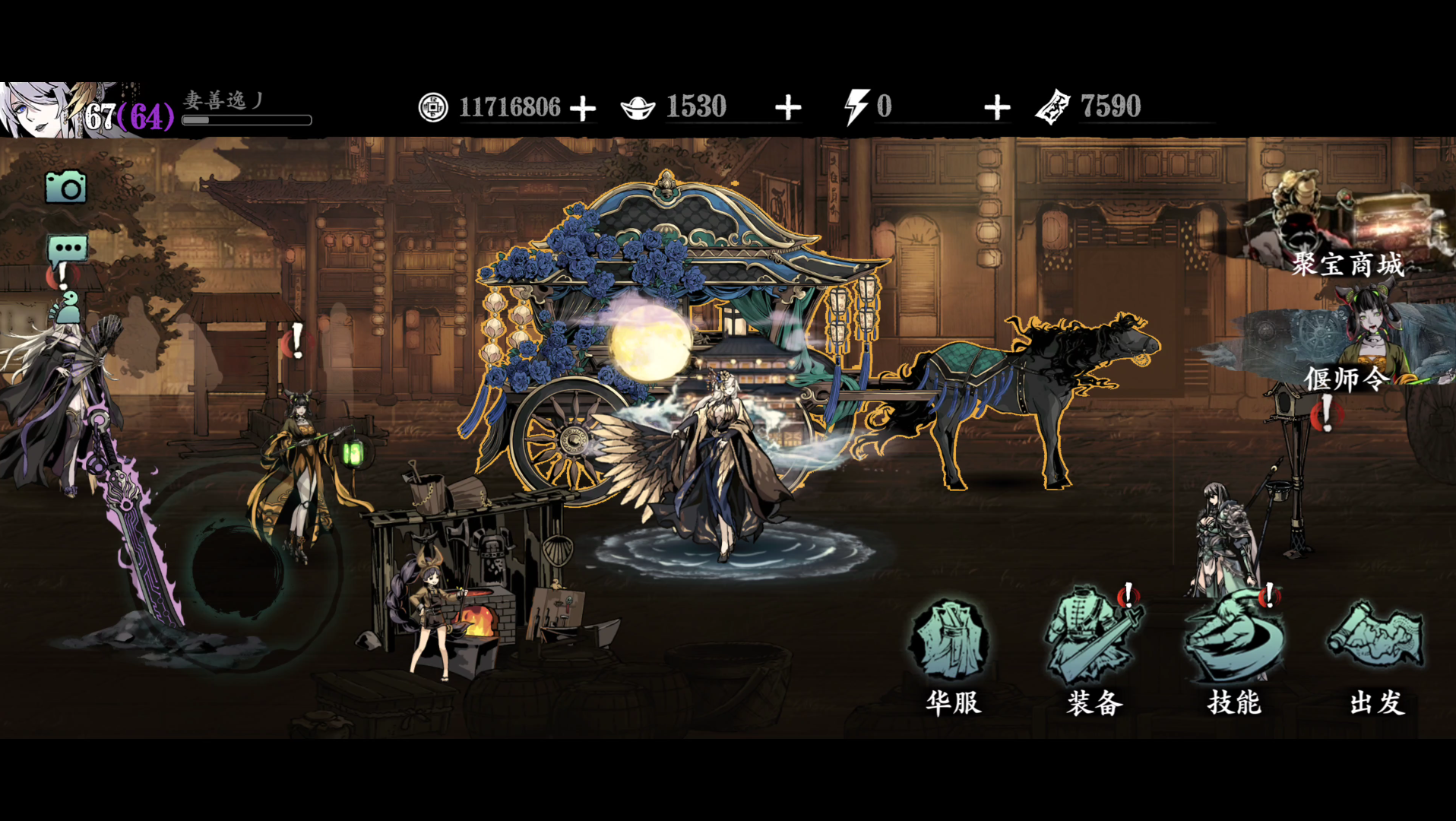This screenshot has height=821, width=1456.
Task: Add more copper coins with plus button
Action: [x=583, y=108]
